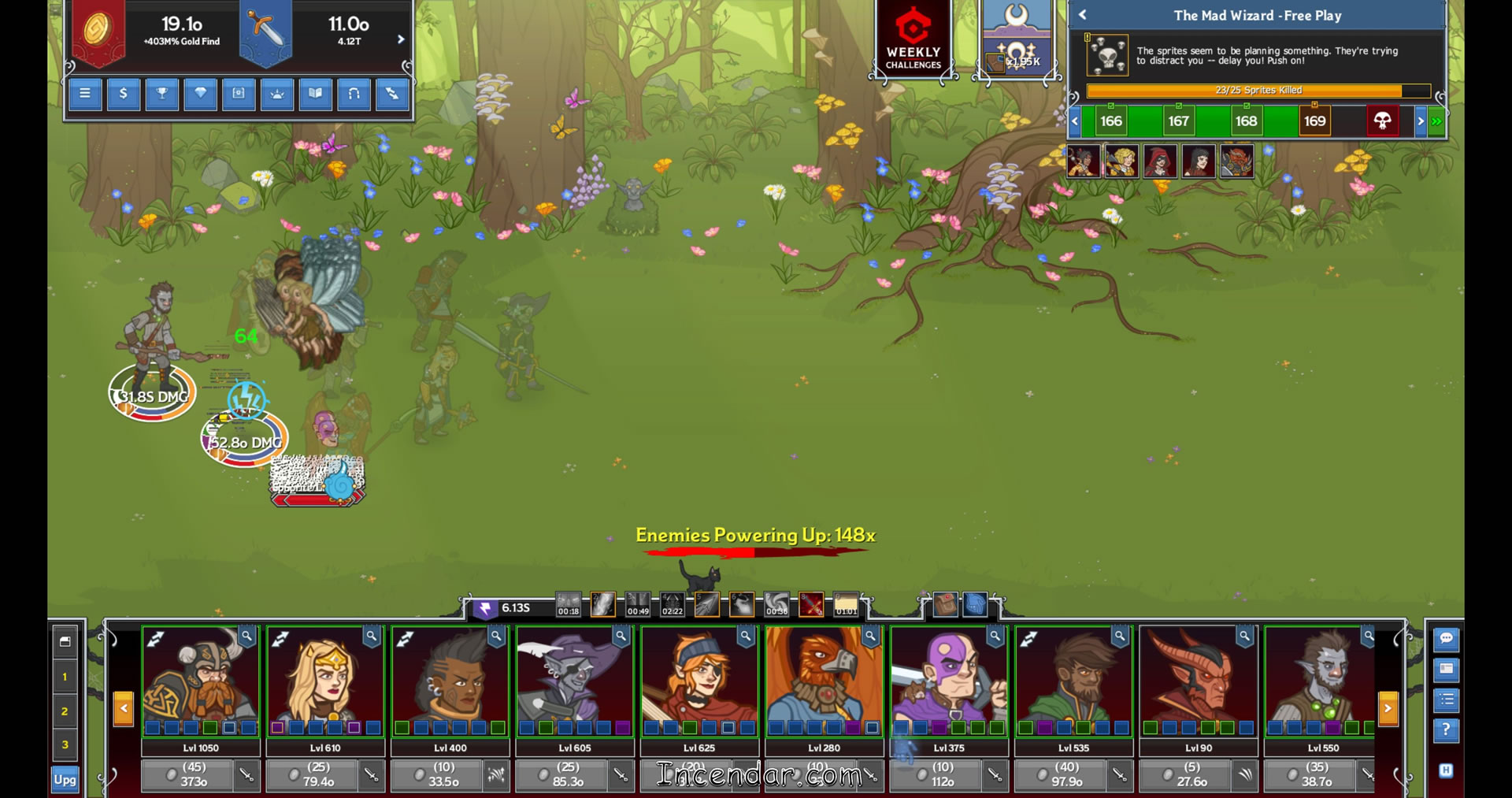Open the open-book button in the toolbar

[x=315, y=94]
